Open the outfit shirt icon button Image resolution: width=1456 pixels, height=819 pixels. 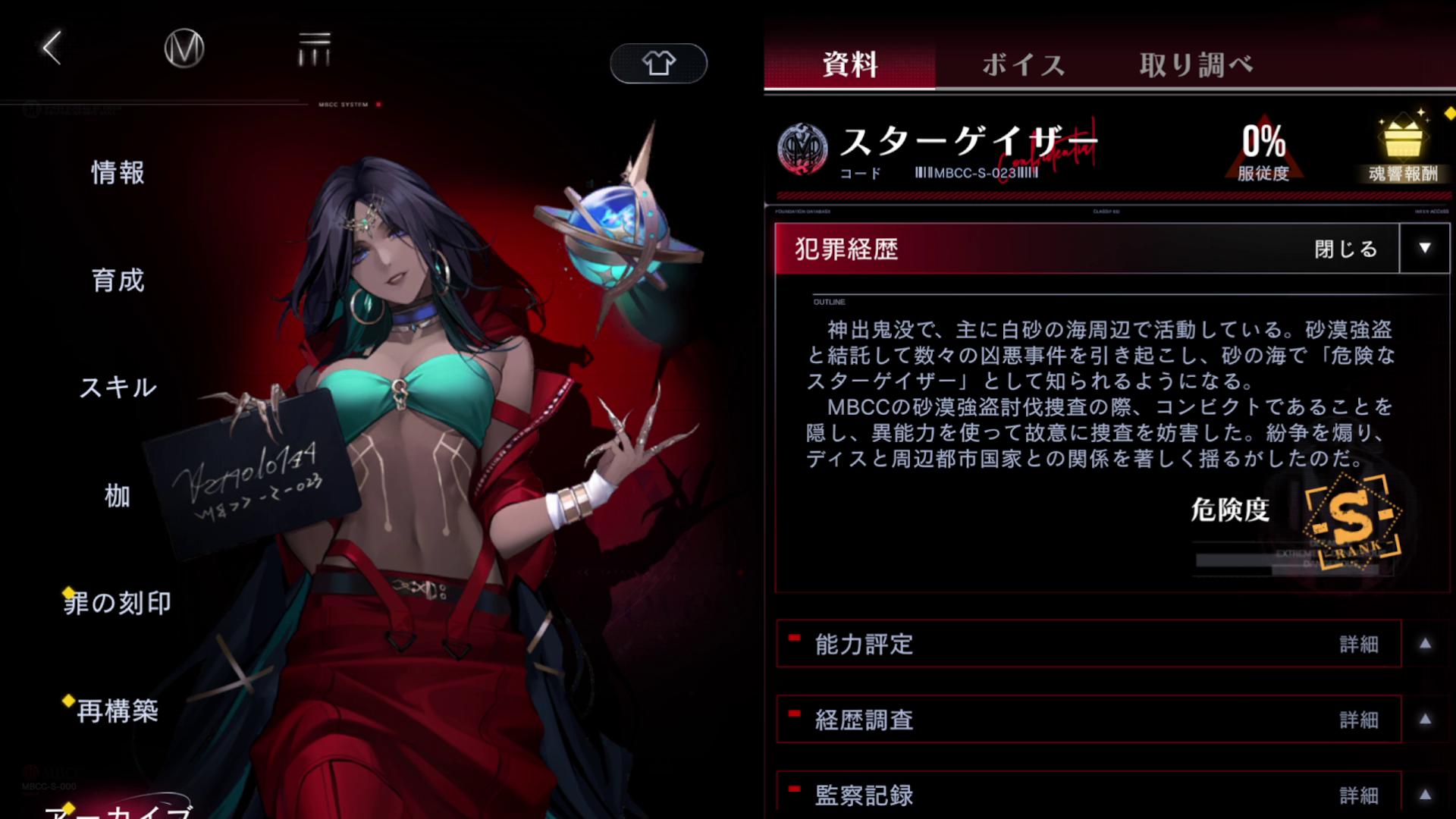(x=657, y=64)
